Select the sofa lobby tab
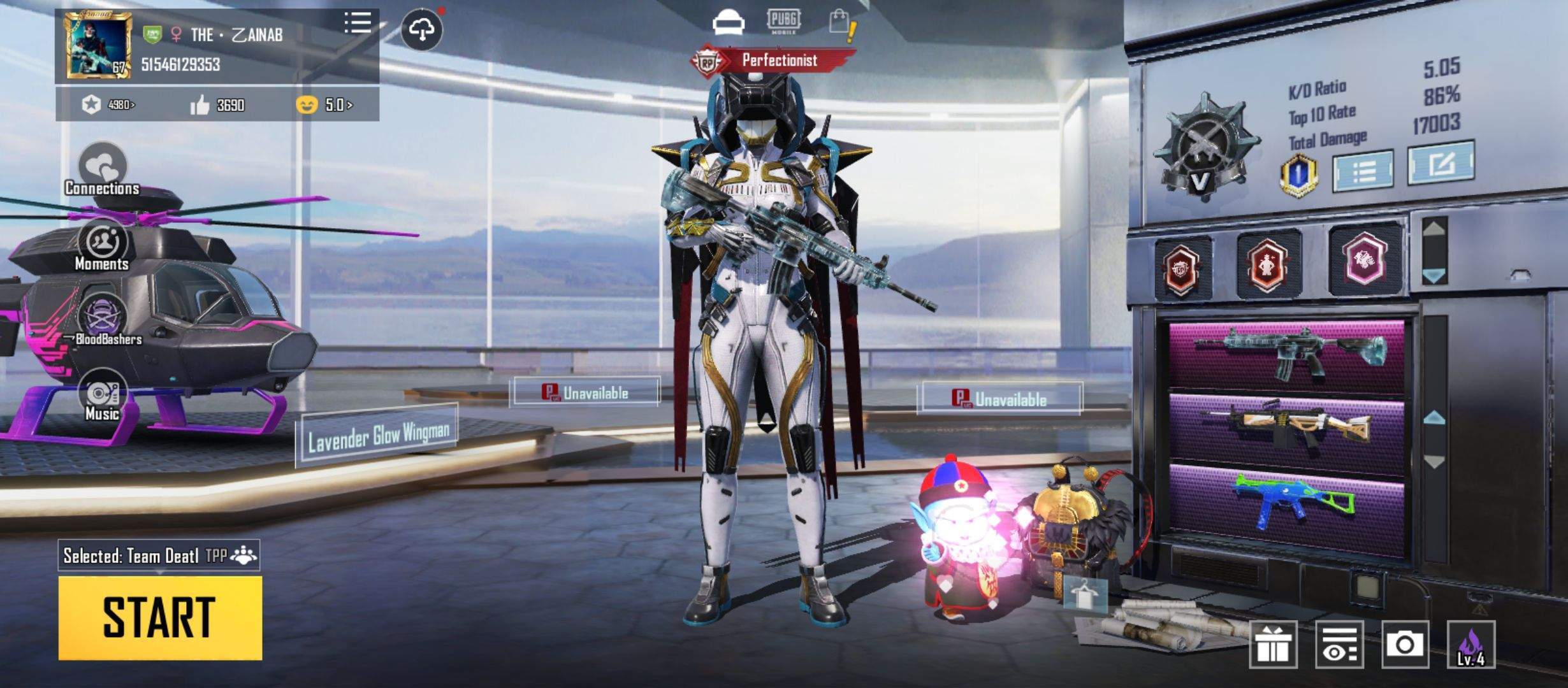1568x688 pixels. 728,24
